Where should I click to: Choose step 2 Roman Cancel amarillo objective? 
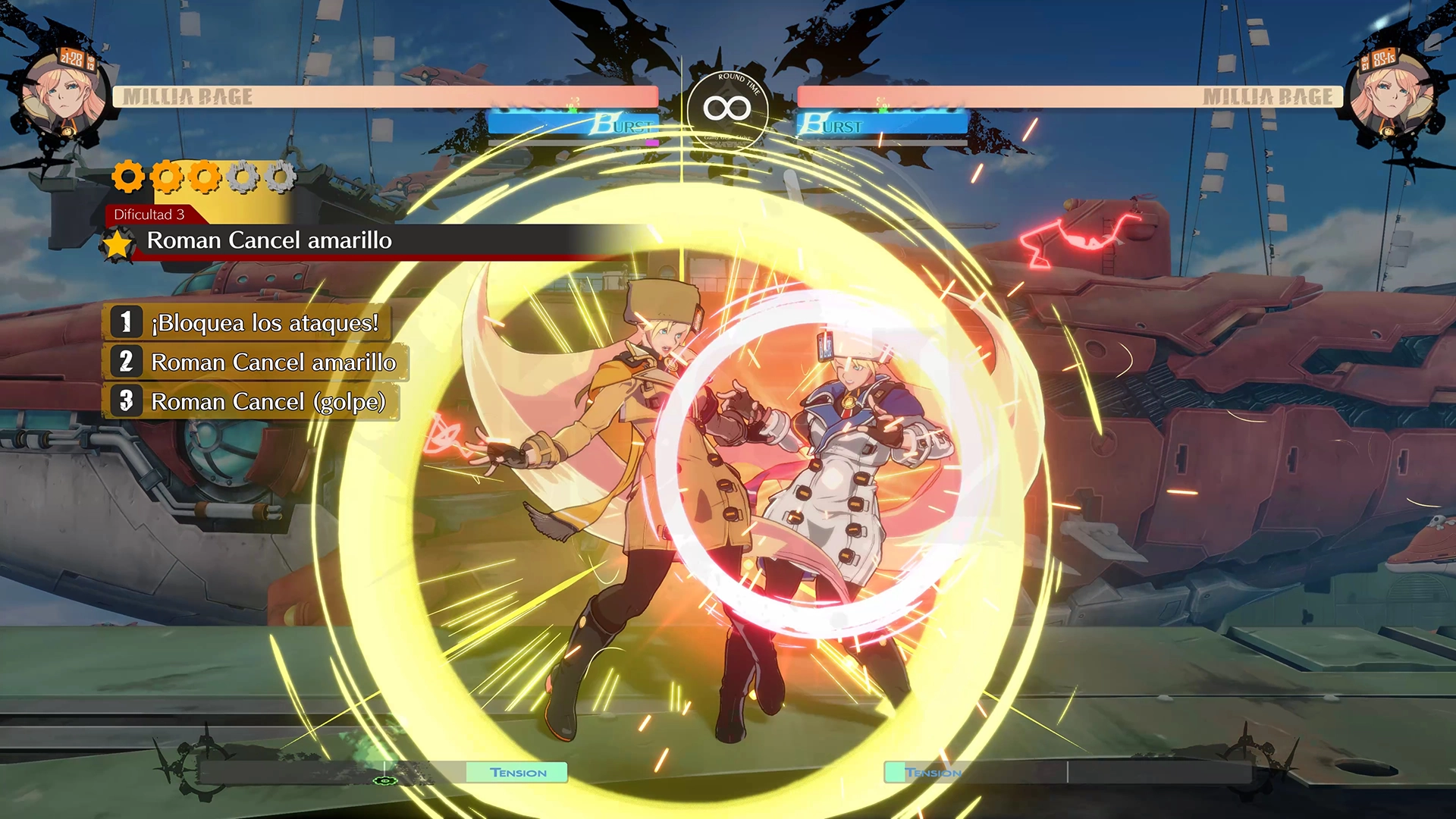pos(256,362)
